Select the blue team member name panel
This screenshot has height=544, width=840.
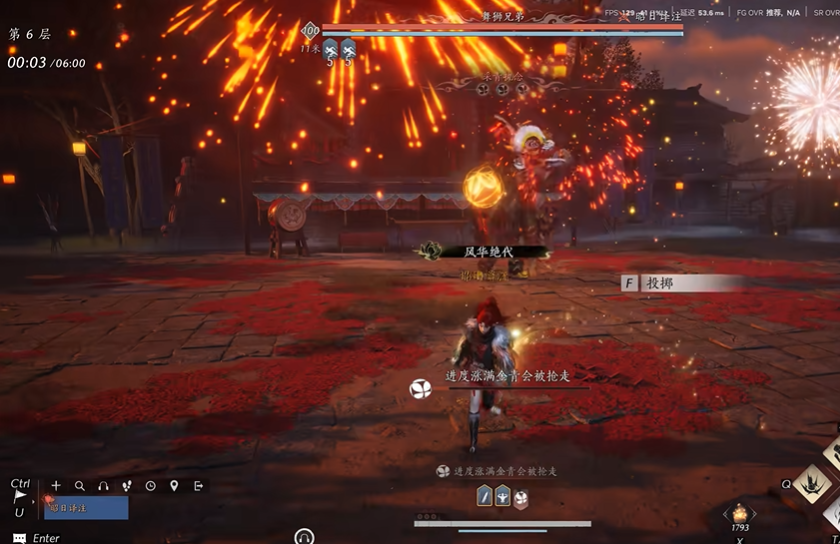point(87,508)
